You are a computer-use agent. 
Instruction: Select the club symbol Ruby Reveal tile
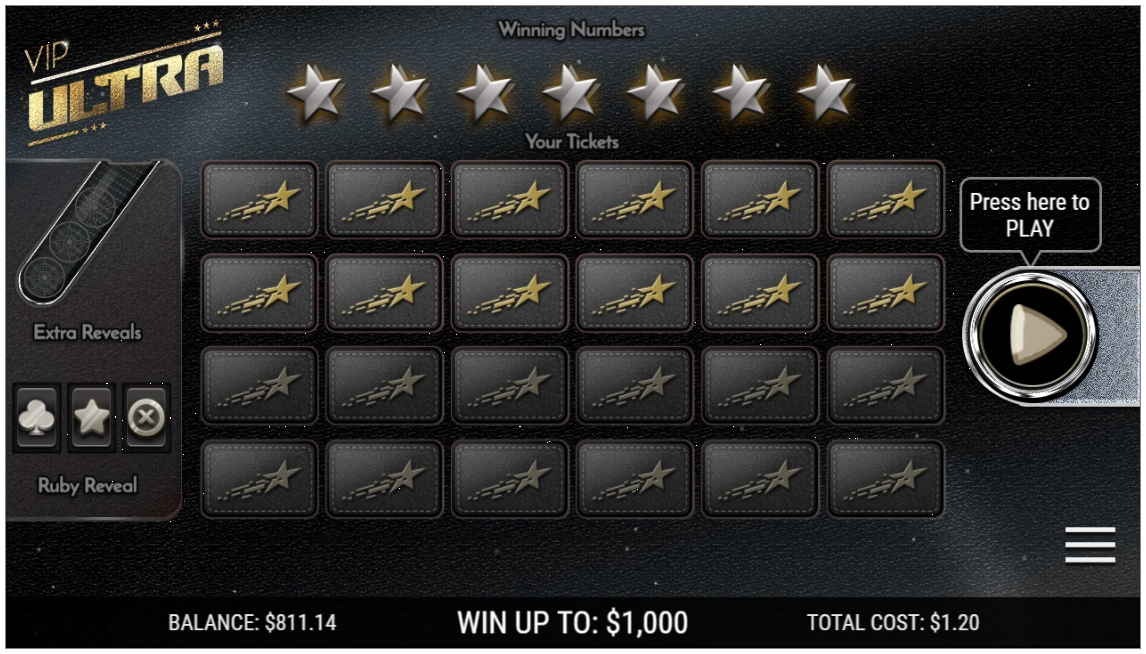point(38,417)
